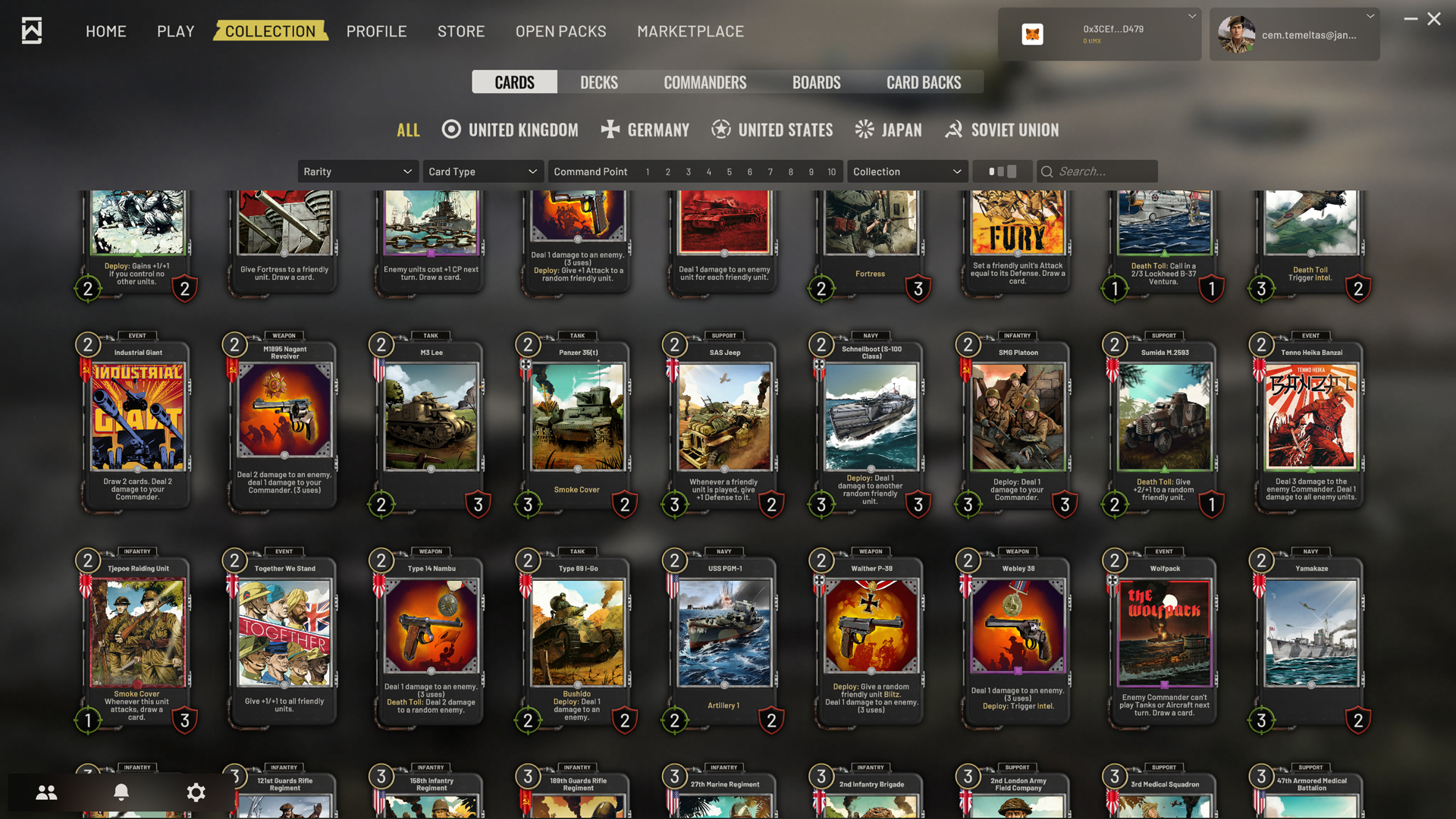Switch the card grid display density

[1002, 171]
